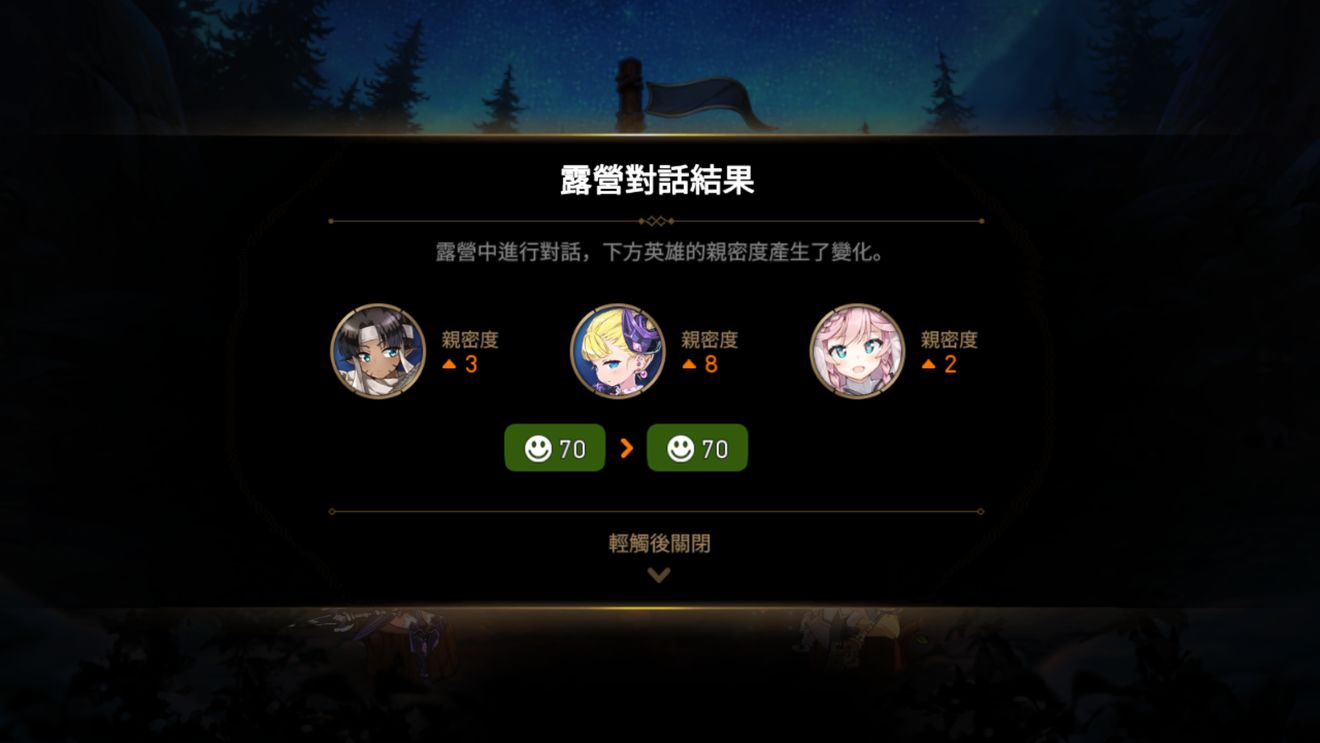The height and width of the screenshot is (743, 1320).
Task: Click the diamond ornament on the upper divider
Action: [x=657, y=219]
